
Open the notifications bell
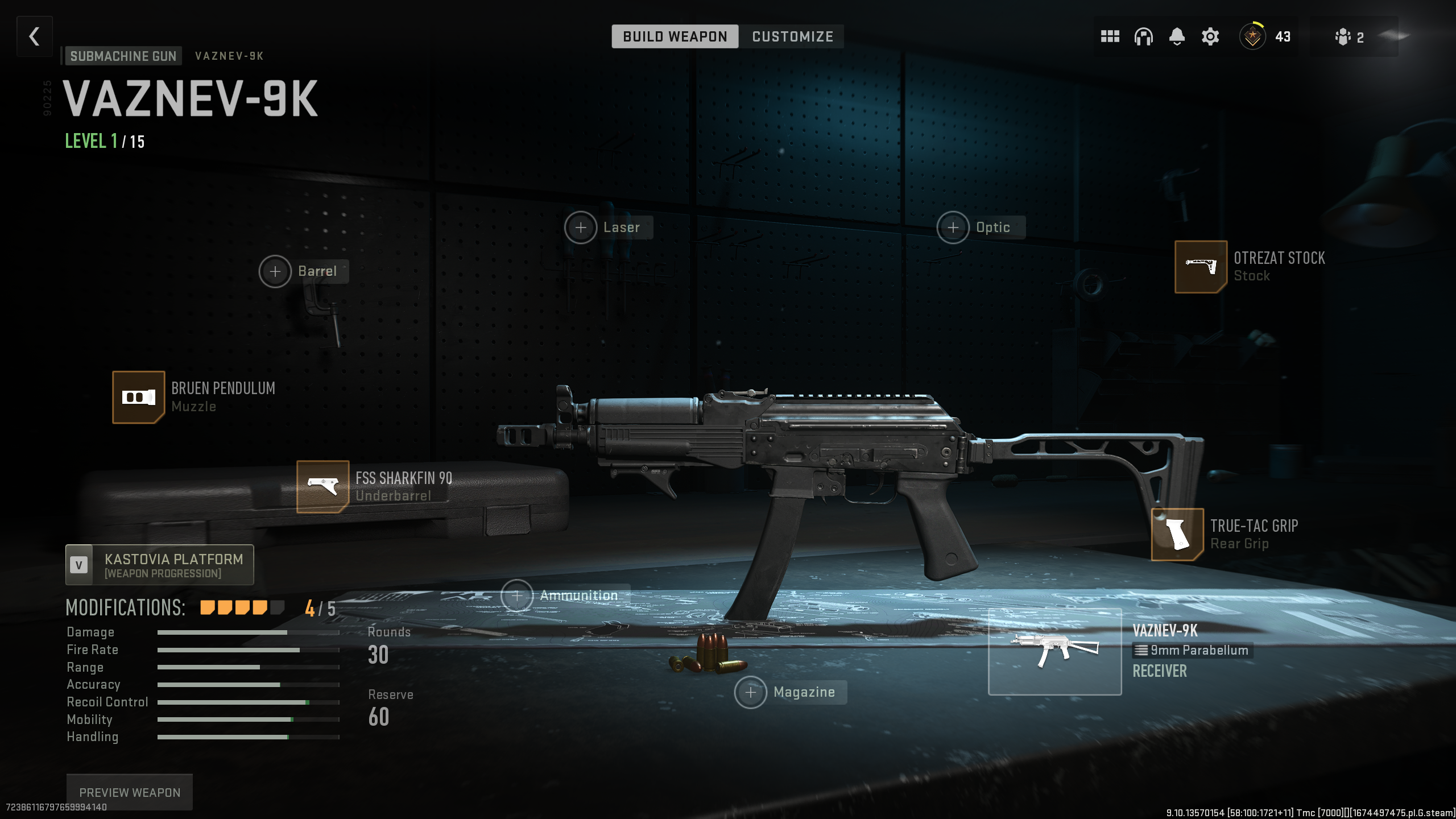[1176, 36]
